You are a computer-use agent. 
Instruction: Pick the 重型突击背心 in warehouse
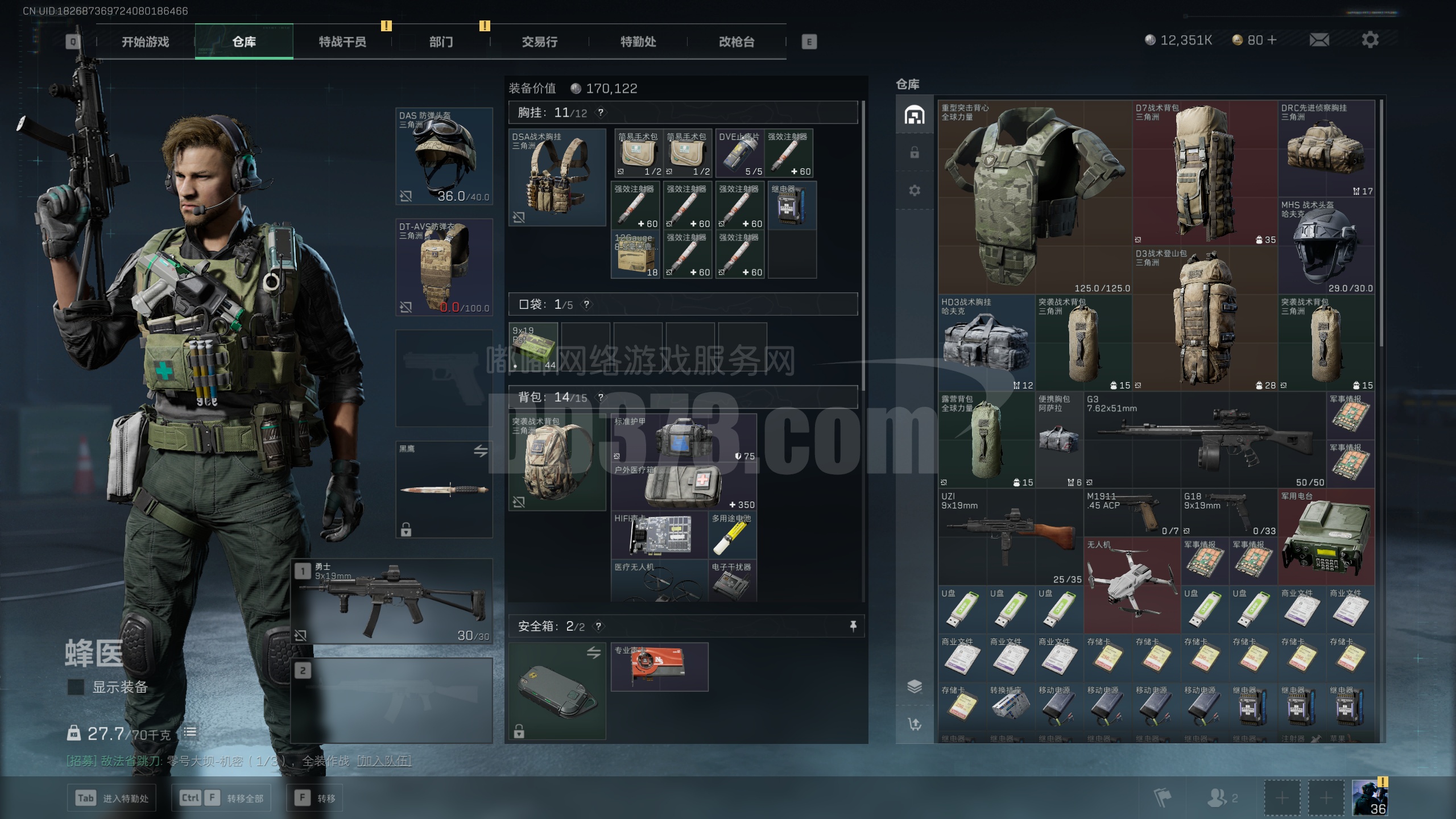click(1034, 196)
